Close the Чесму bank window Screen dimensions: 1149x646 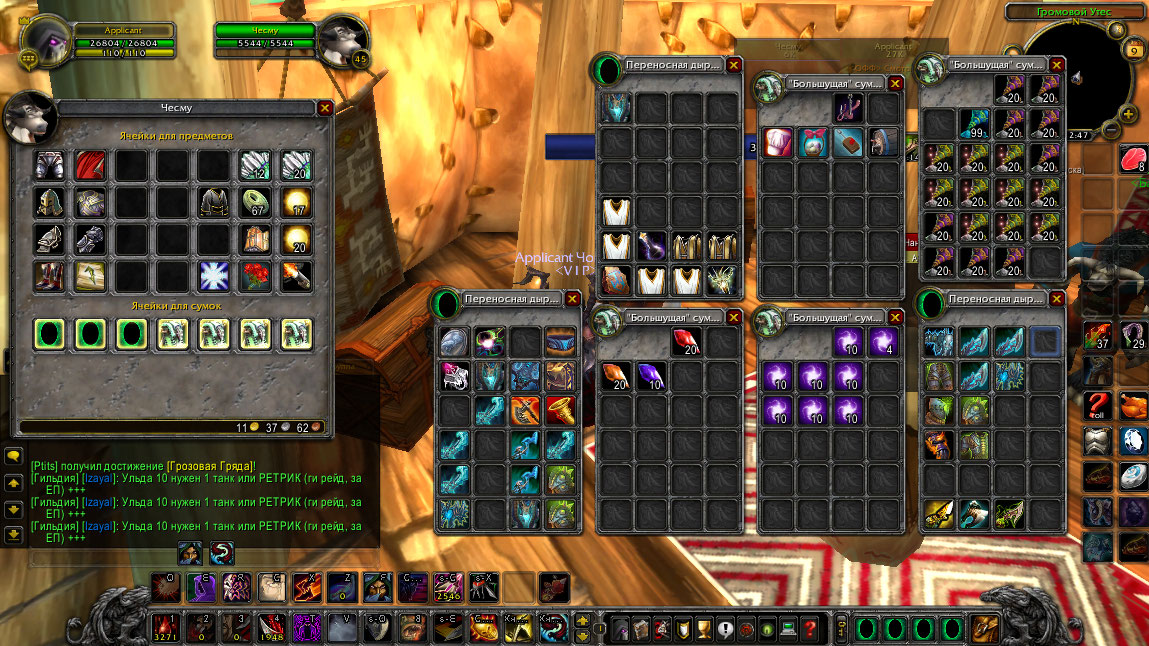click(x=324, y=108)
